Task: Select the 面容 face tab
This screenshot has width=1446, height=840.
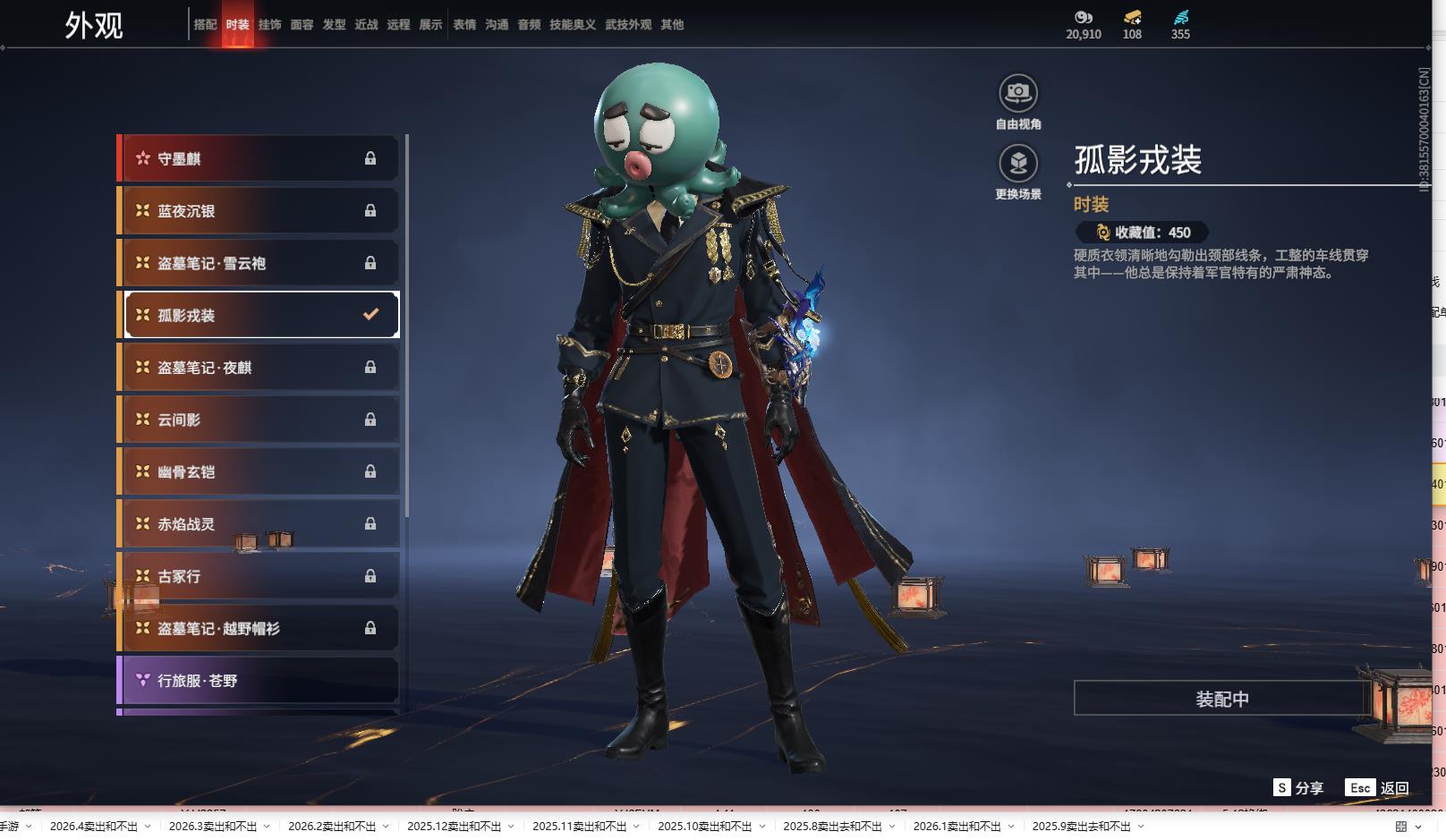Action: 302,25
